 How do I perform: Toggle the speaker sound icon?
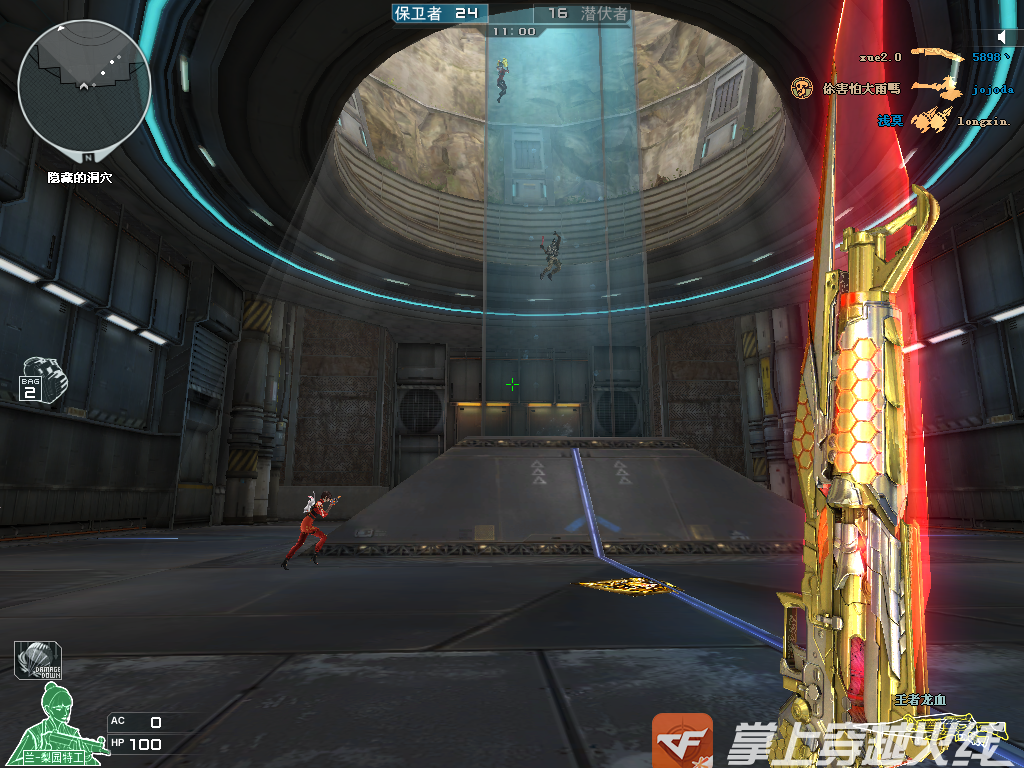(1002, 37)
